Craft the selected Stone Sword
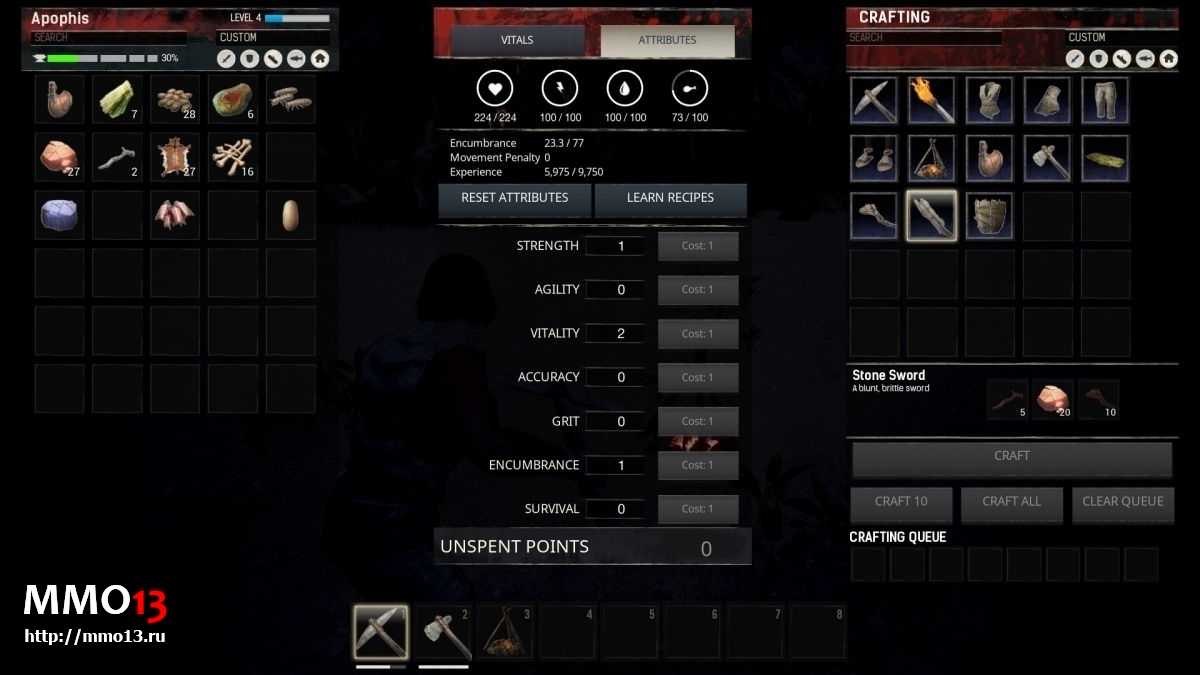Viewport: 1200px width, 675px height. click(1011, 457)
